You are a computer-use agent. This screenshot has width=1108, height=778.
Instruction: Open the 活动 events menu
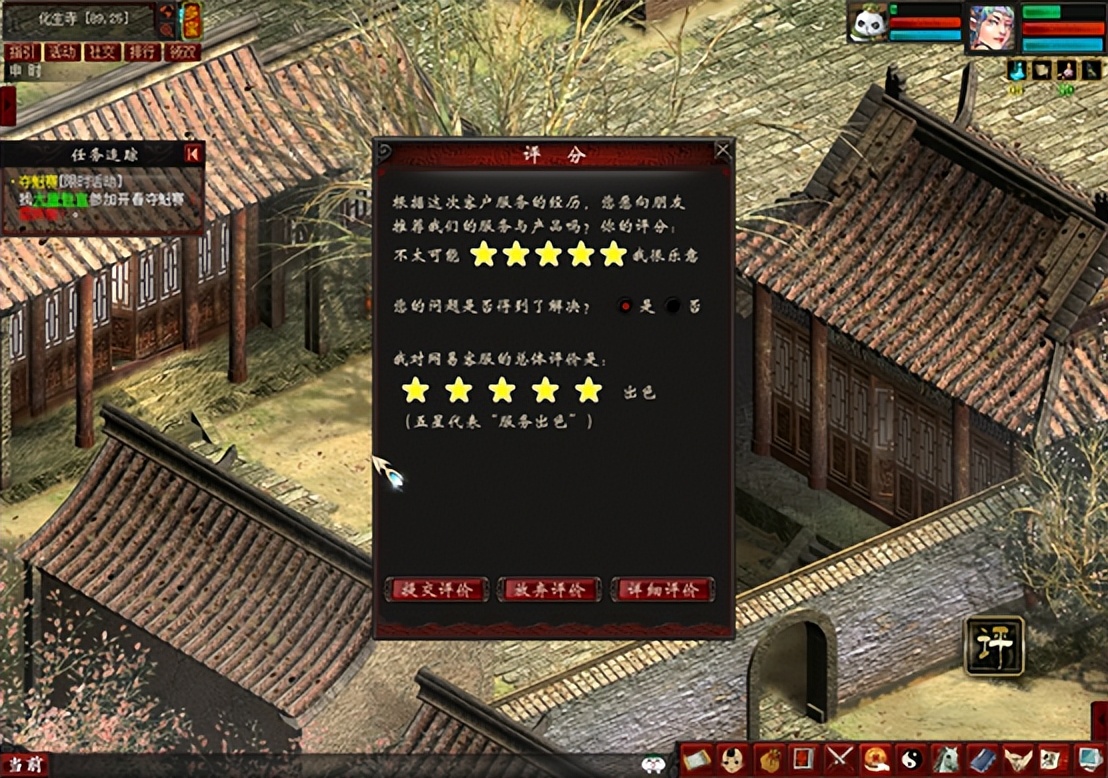point(62,52)
